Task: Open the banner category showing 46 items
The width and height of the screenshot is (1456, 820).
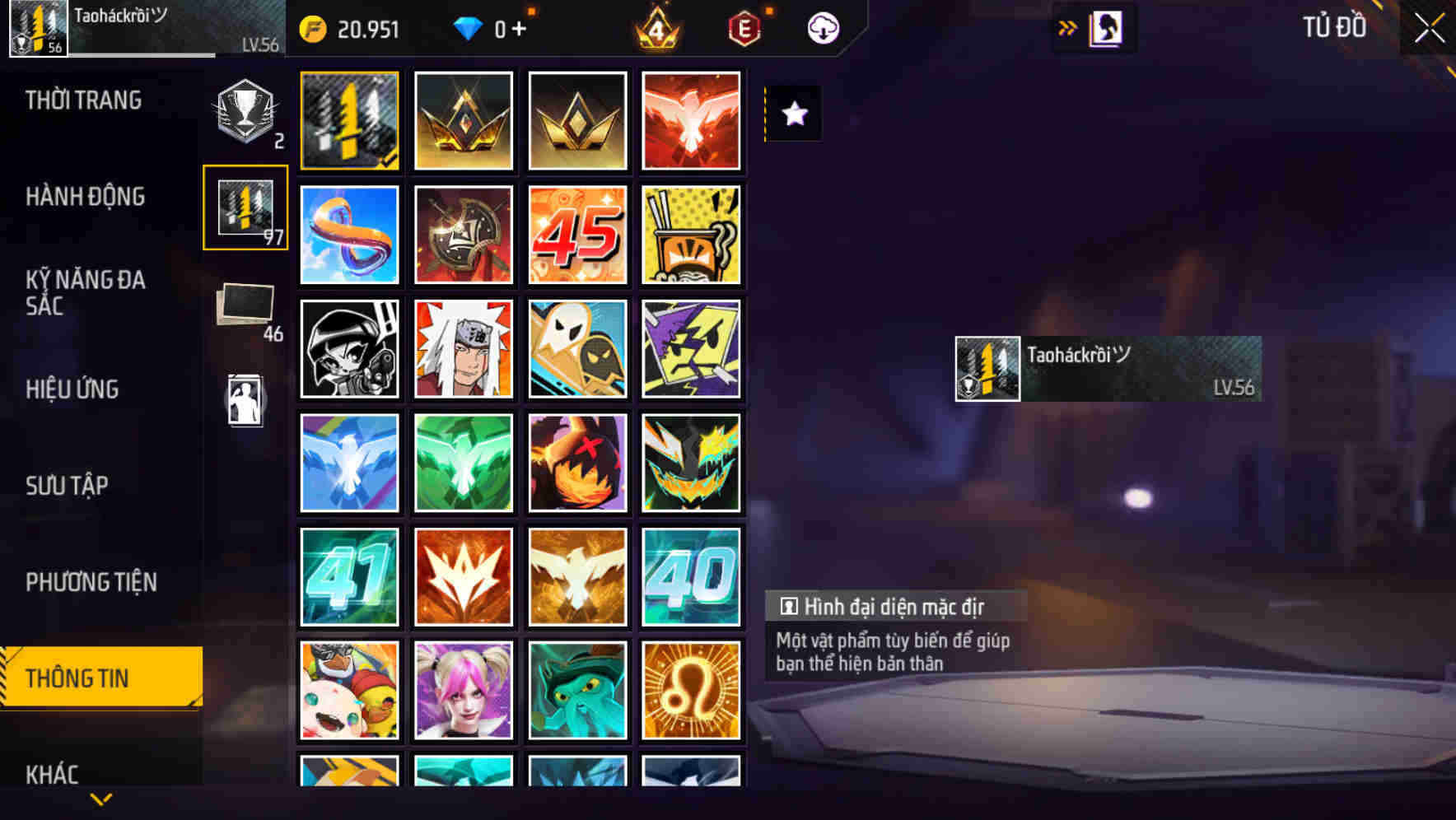Action: coord(245,309)
